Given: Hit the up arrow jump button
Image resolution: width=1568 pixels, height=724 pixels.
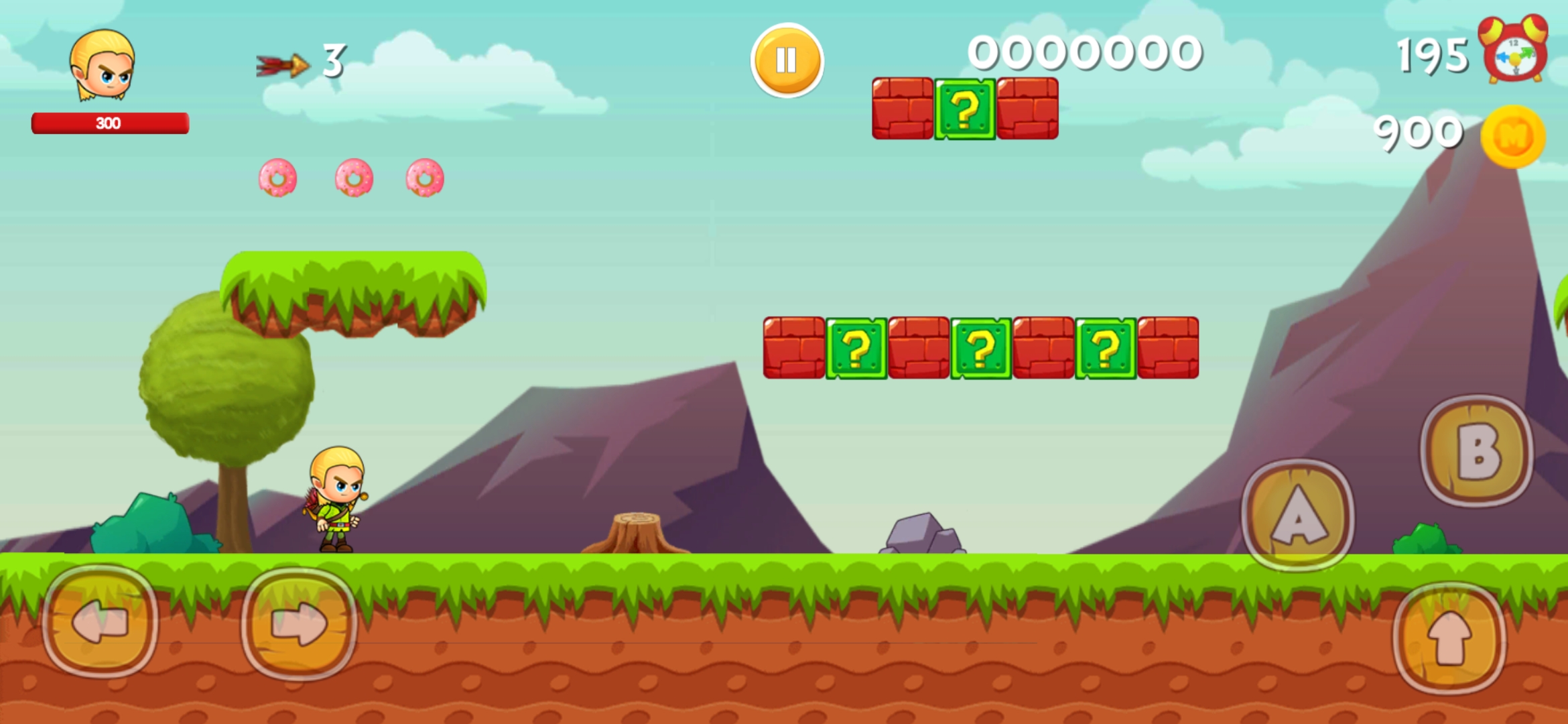Looking at the screenshot, I should pos(1449,638).
